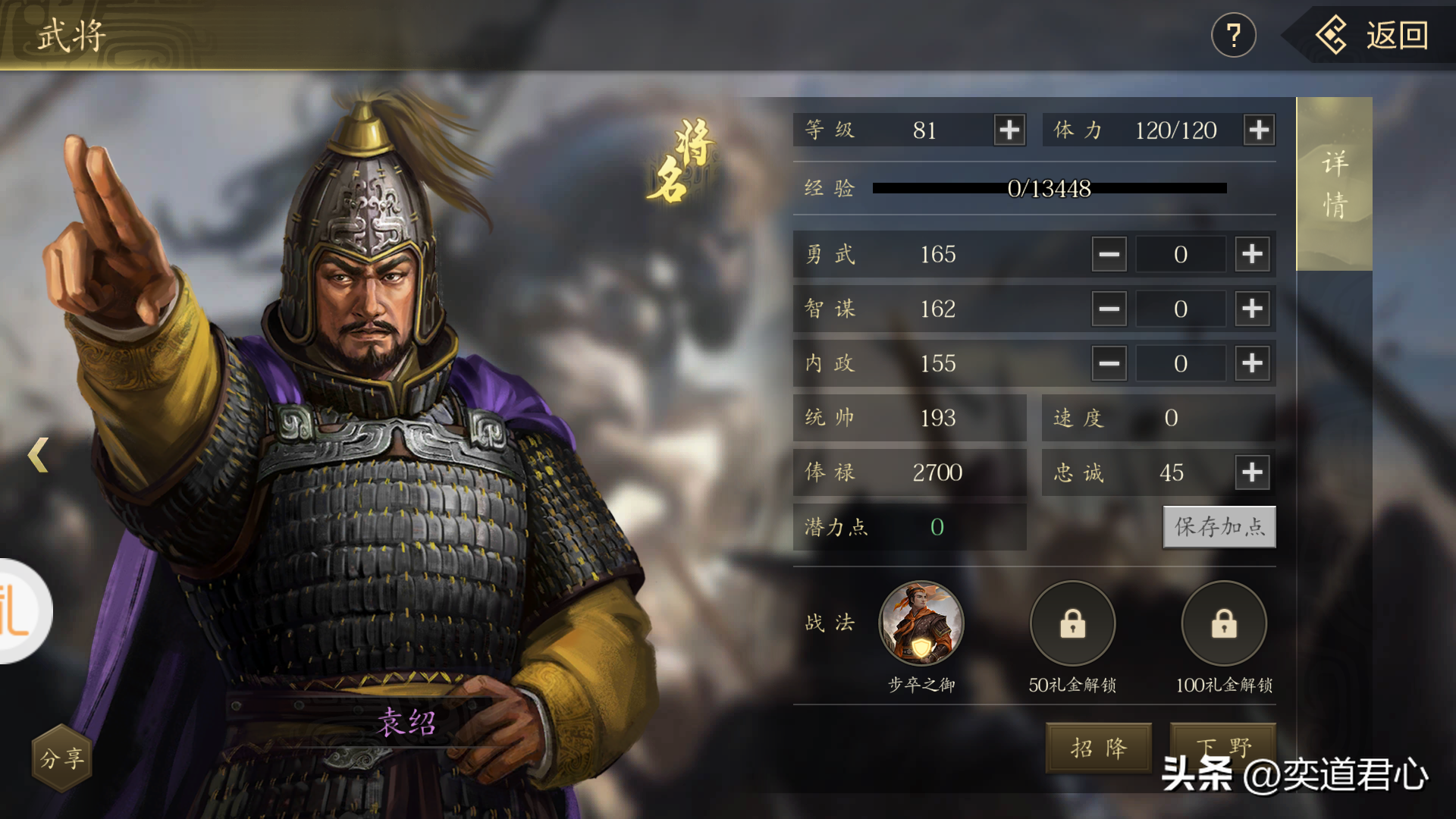Screen dimensions: 1456x819
Task: Increase 内政 allocated points
Action: click(1252, 363)
